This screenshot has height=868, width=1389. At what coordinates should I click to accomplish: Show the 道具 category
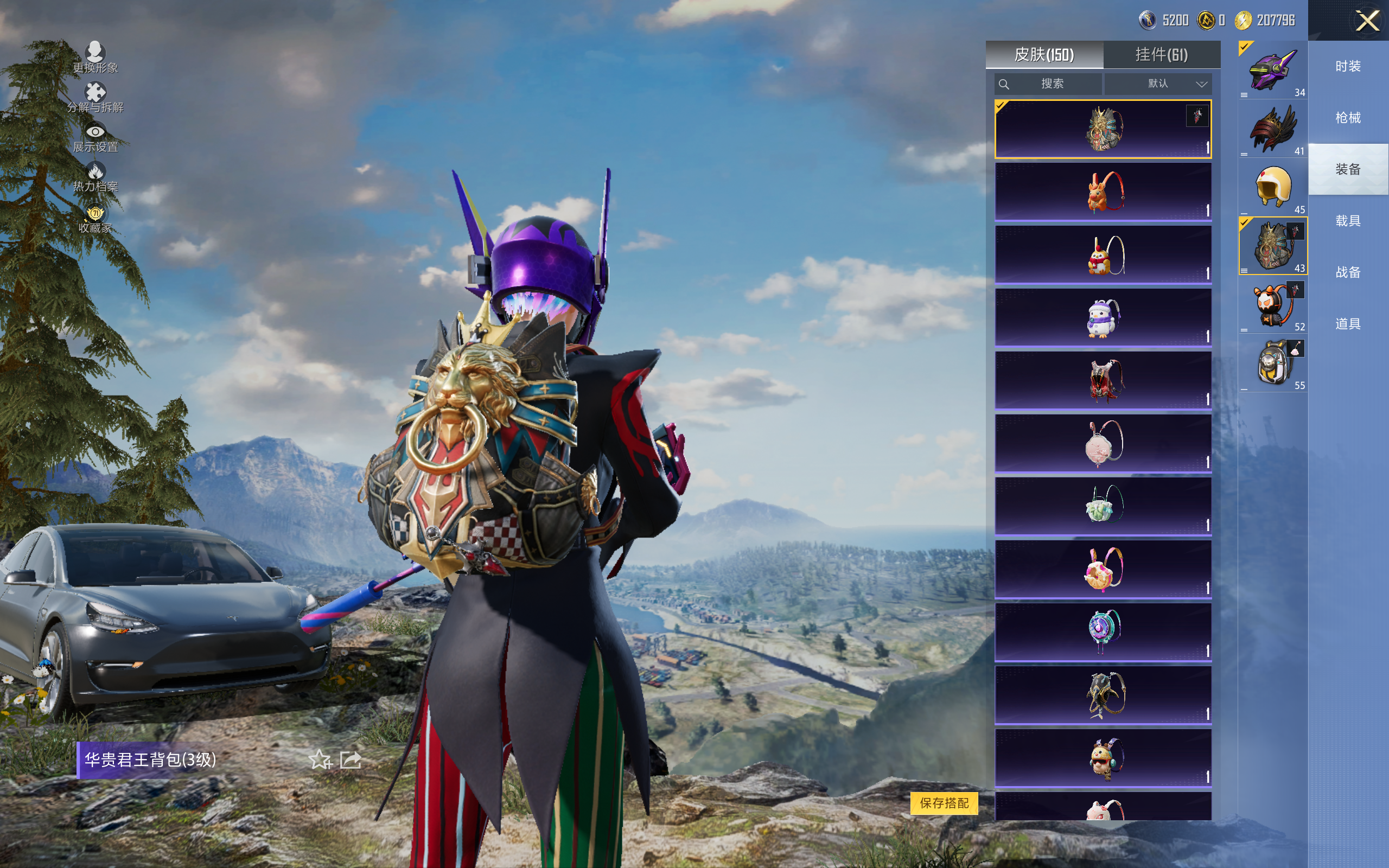(1348, 324)
